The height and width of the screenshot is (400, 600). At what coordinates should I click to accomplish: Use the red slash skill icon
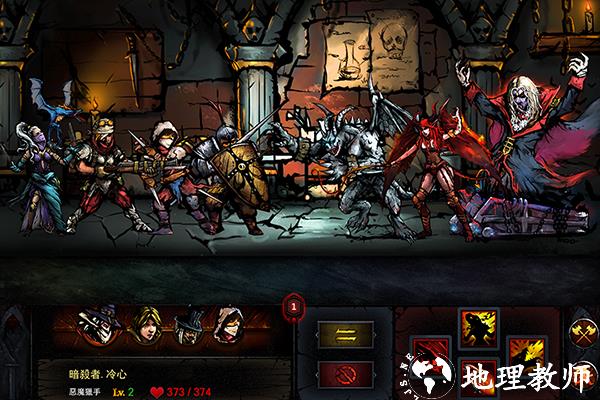pos(431,354)
